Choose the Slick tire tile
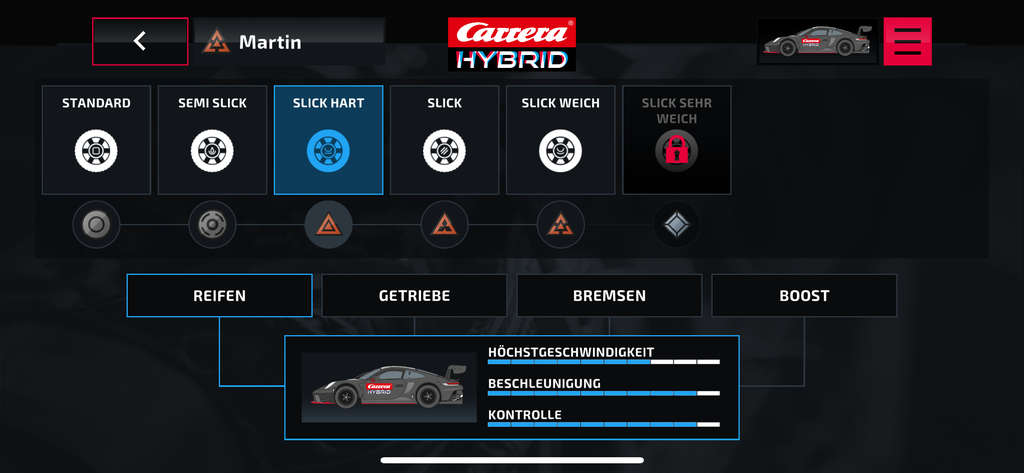Image resolution: width=1024 pixels, height=473 pixels. (444, 139)
